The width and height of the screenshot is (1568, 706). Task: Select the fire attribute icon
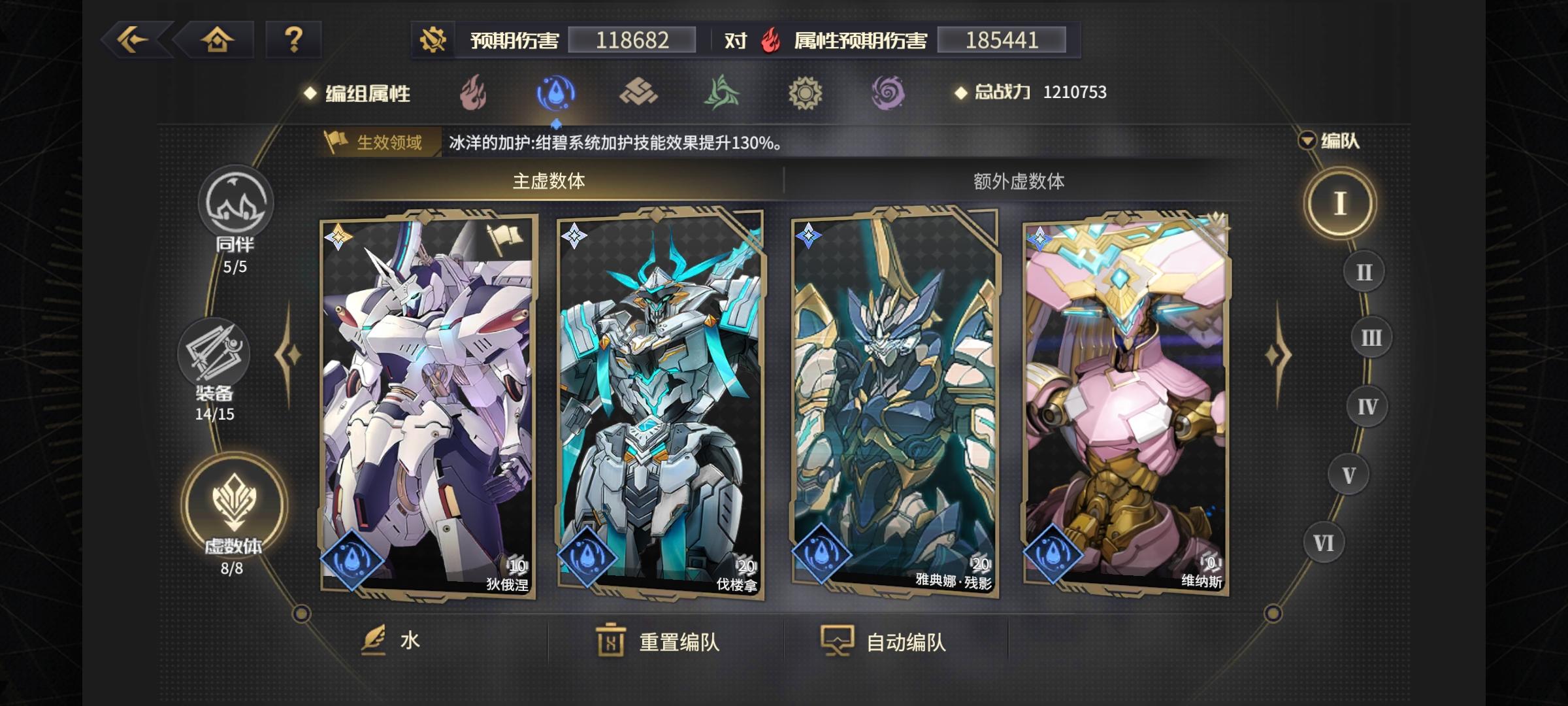click(474, 93)
